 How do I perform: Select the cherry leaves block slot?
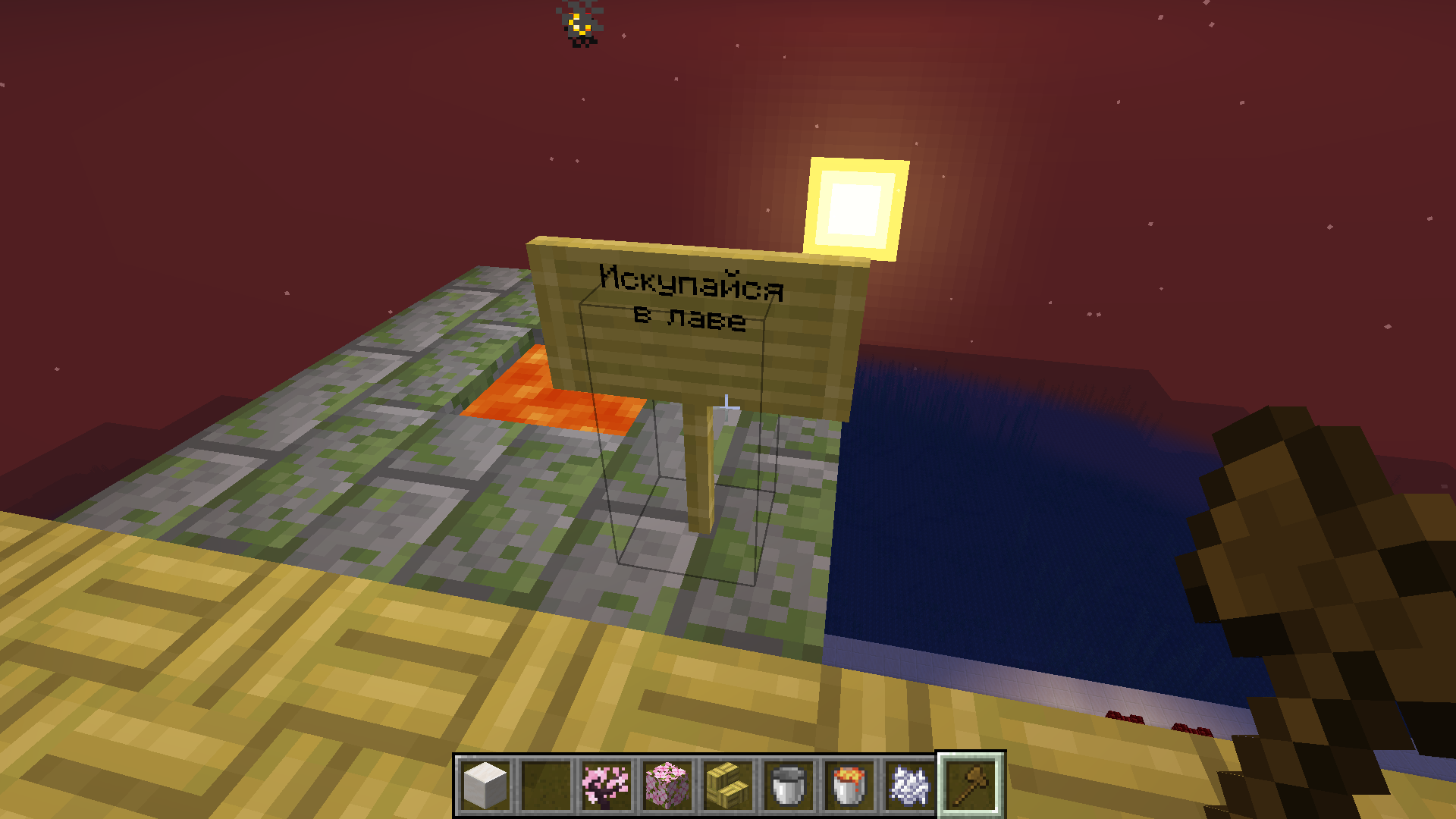coord(667,786)
